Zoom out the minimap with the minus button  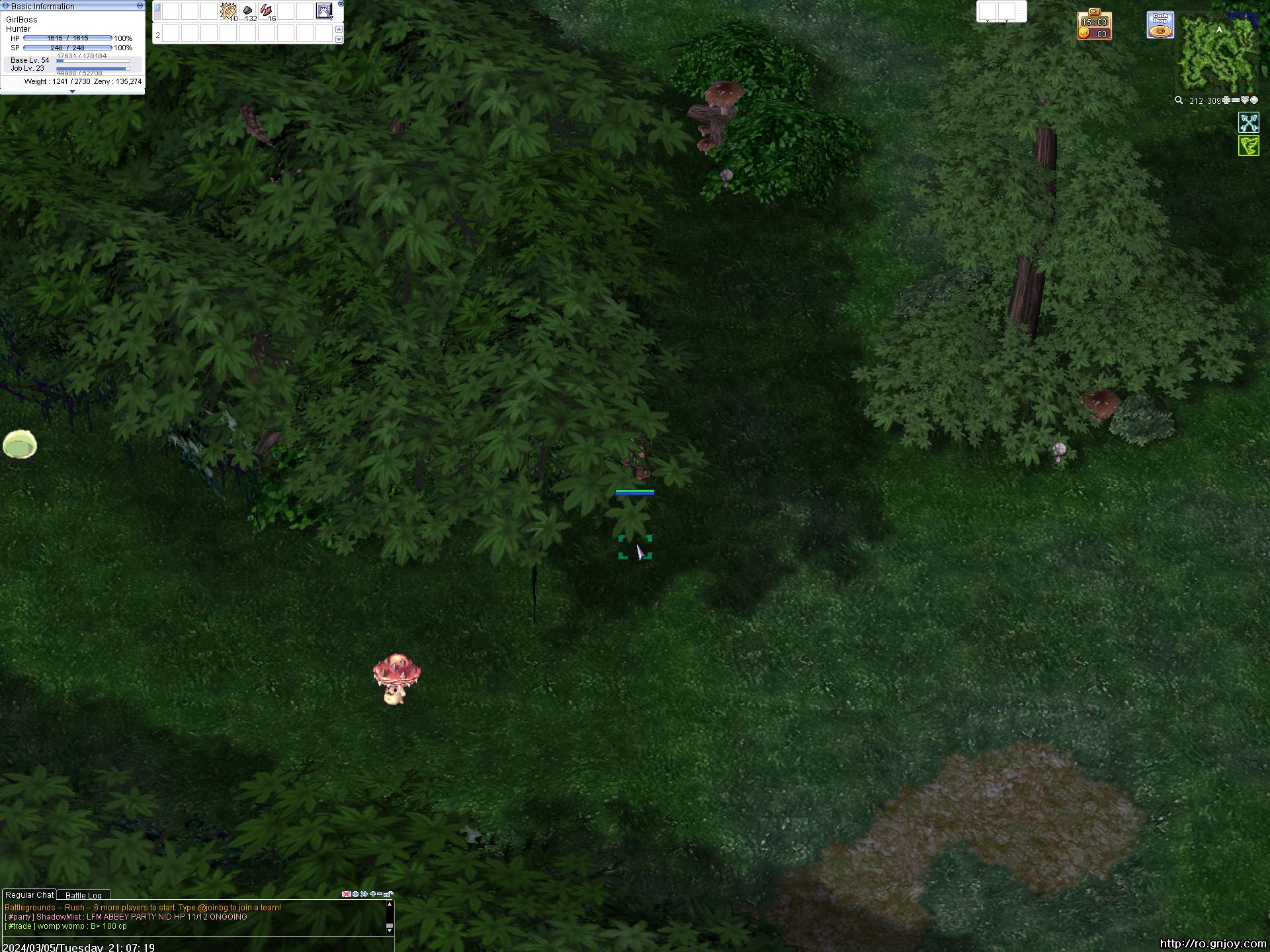[1236, 100]
